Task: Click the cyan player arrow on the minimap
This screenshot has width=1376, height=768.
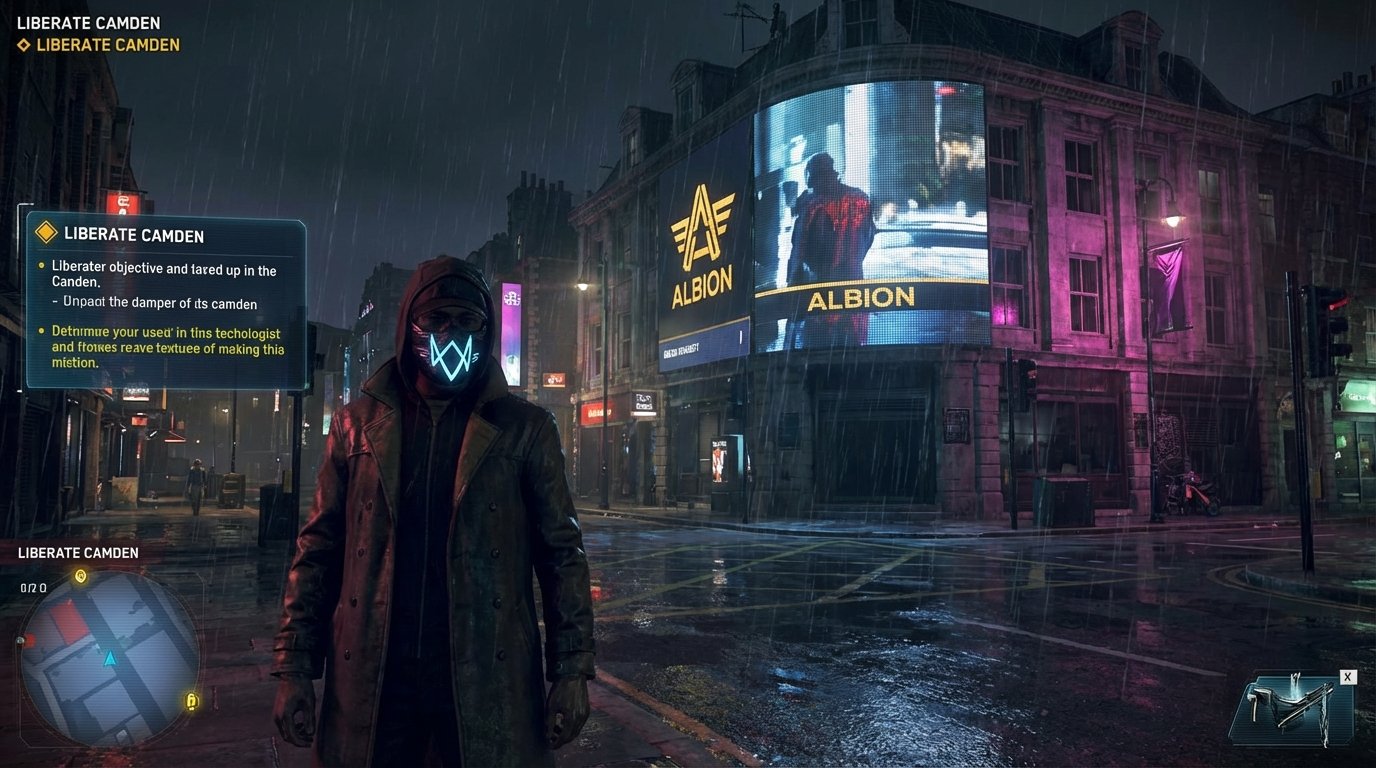Action: (109, 658)
